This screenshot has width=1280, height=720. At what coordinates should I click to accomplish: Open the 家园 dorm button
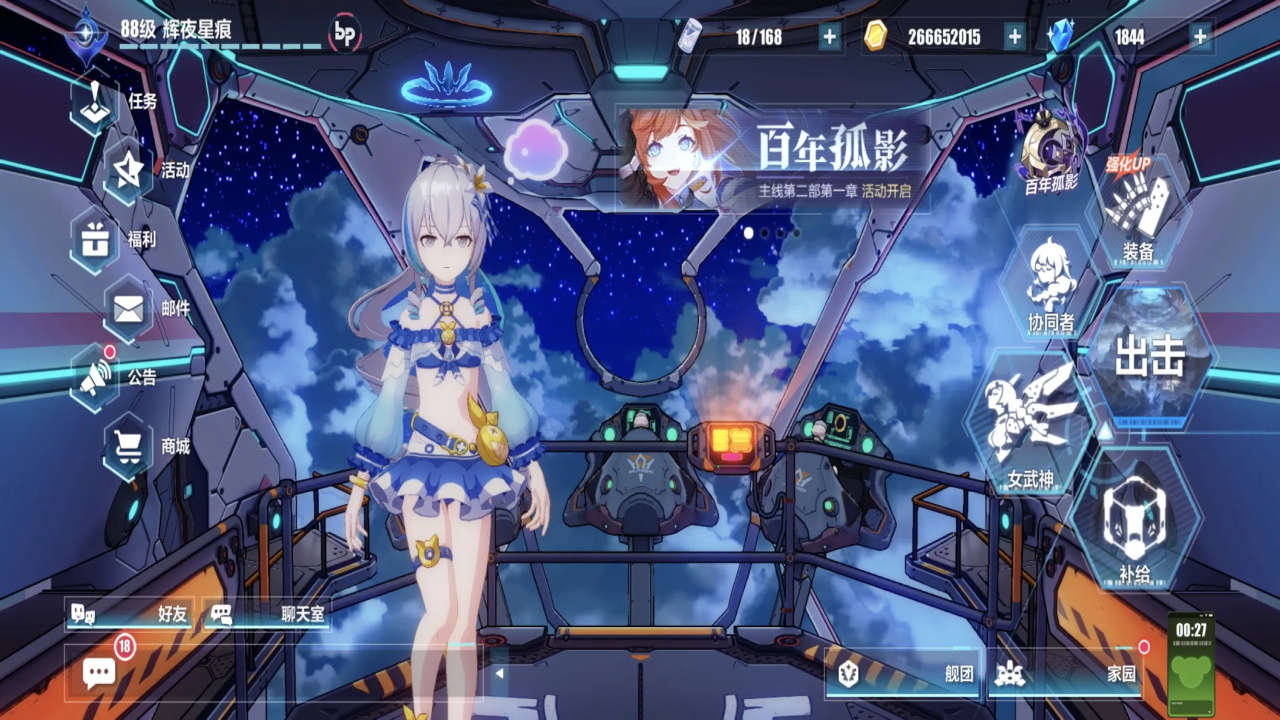[1067, 674]
